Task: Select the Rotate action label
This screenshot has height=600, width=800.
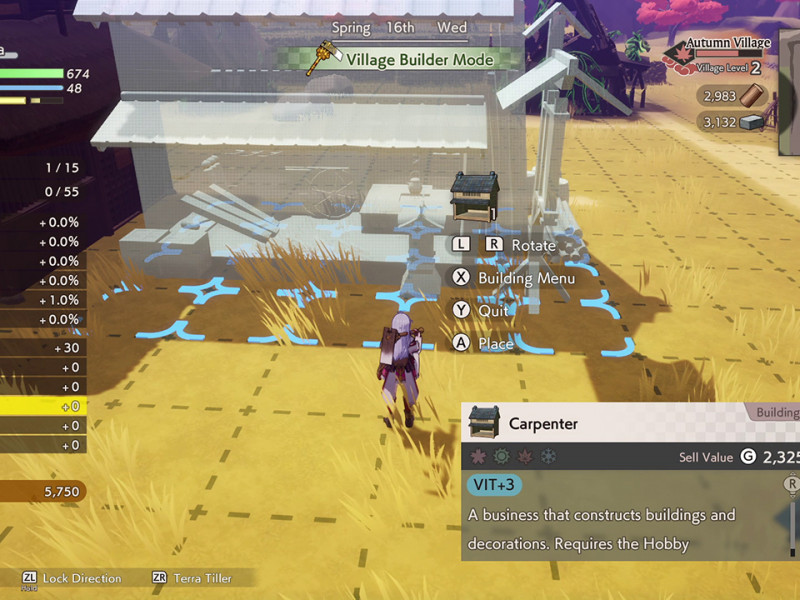Action: tap(533, 245)
